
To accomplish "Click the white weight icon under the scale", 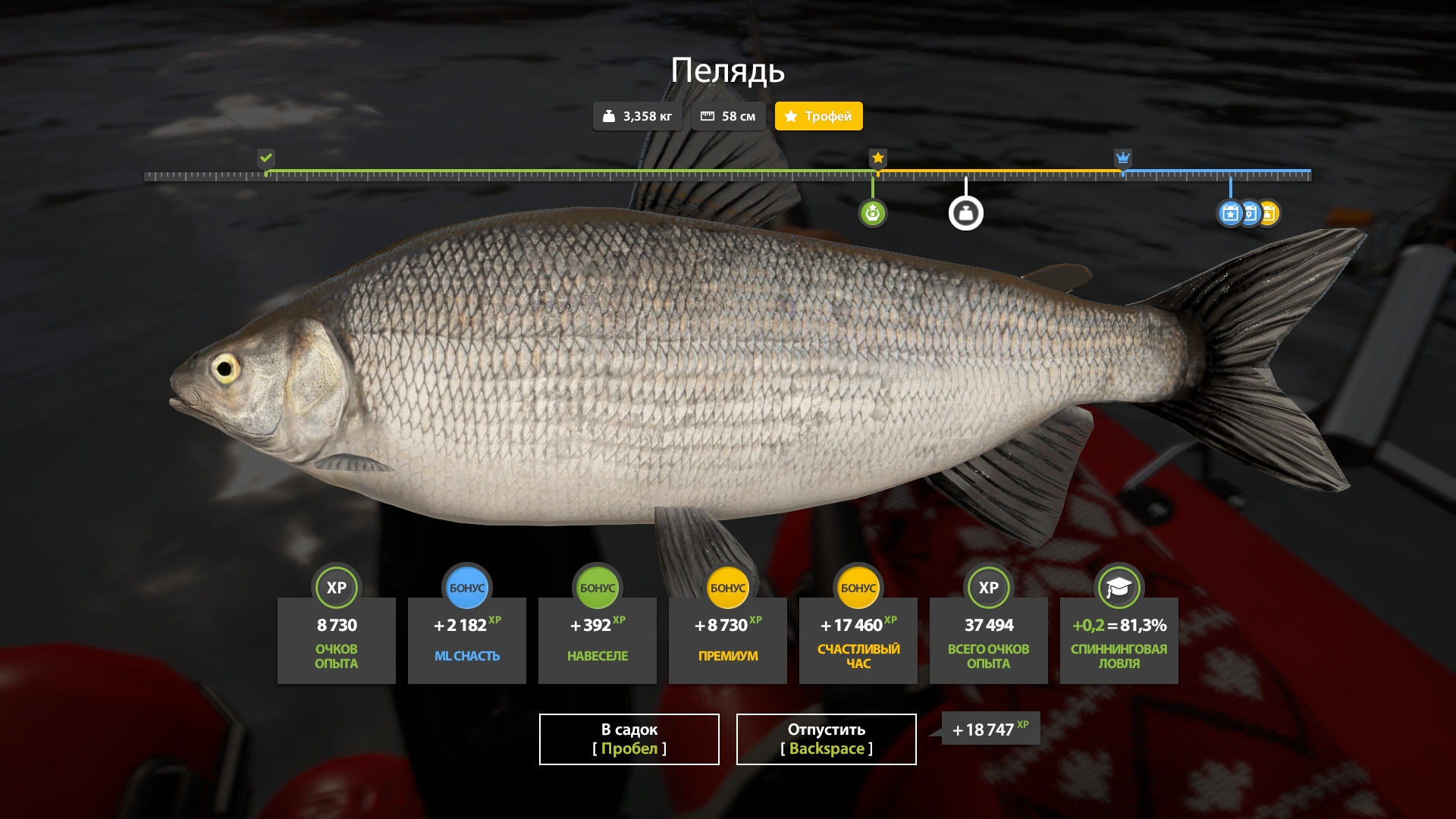I will [965, 213].
